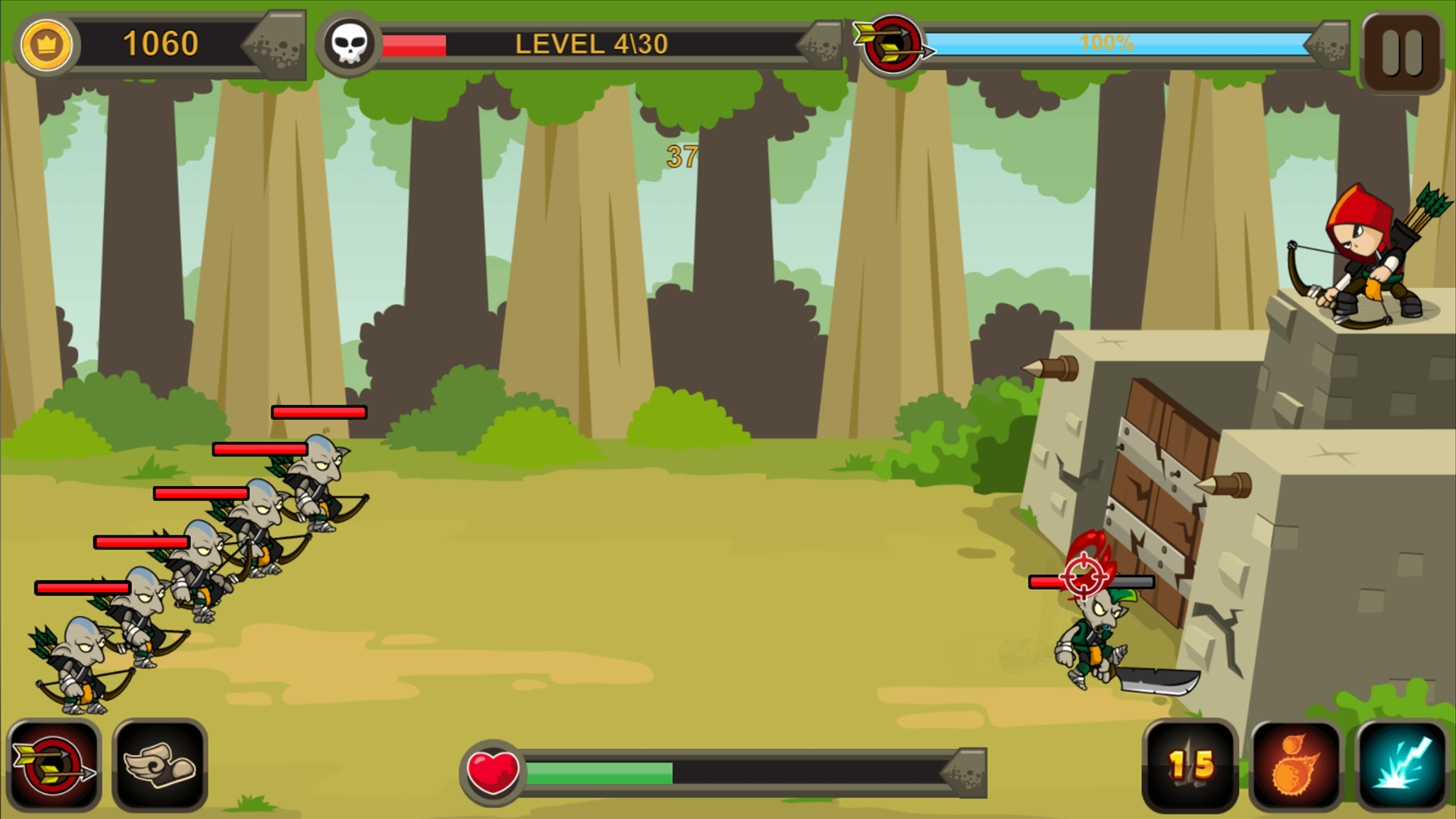Viewport: 1456px width, 819px height.
Task: Click the 100% power bar header
Action: click(x=1107, y=44)
